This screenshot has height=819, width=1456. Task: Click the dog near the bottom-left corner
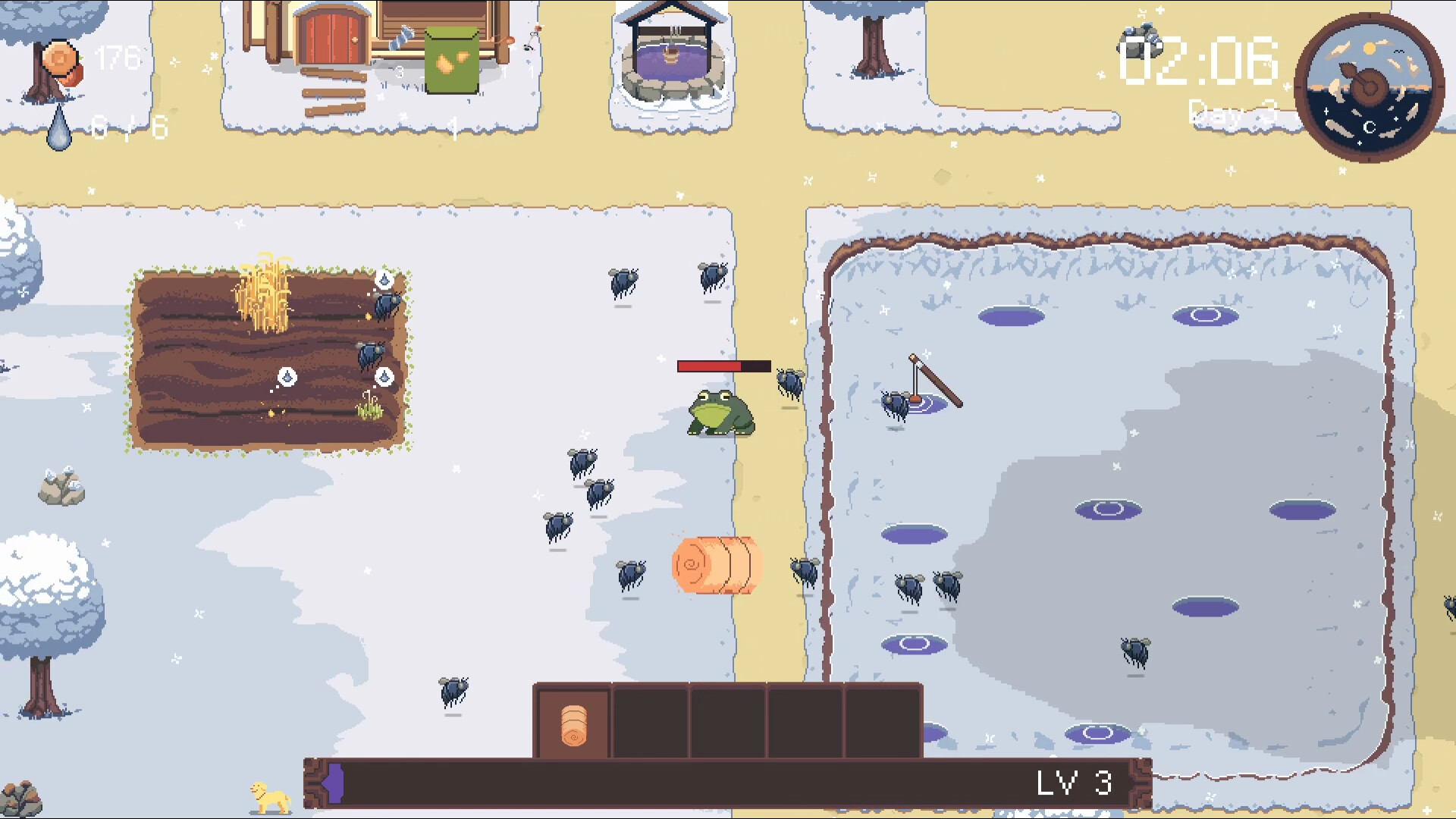[269, 792]
